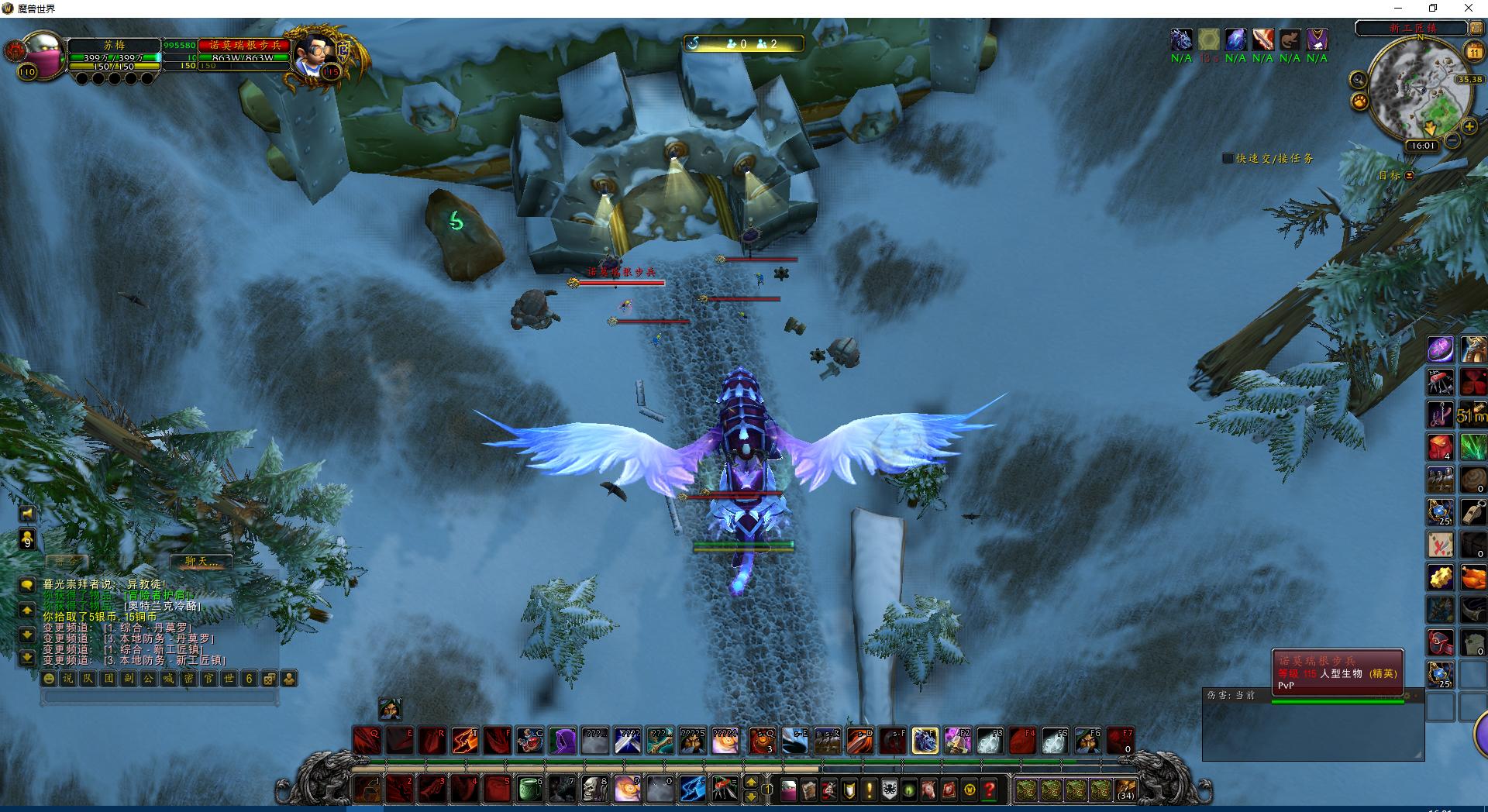Close the game window

point(1468,9)
